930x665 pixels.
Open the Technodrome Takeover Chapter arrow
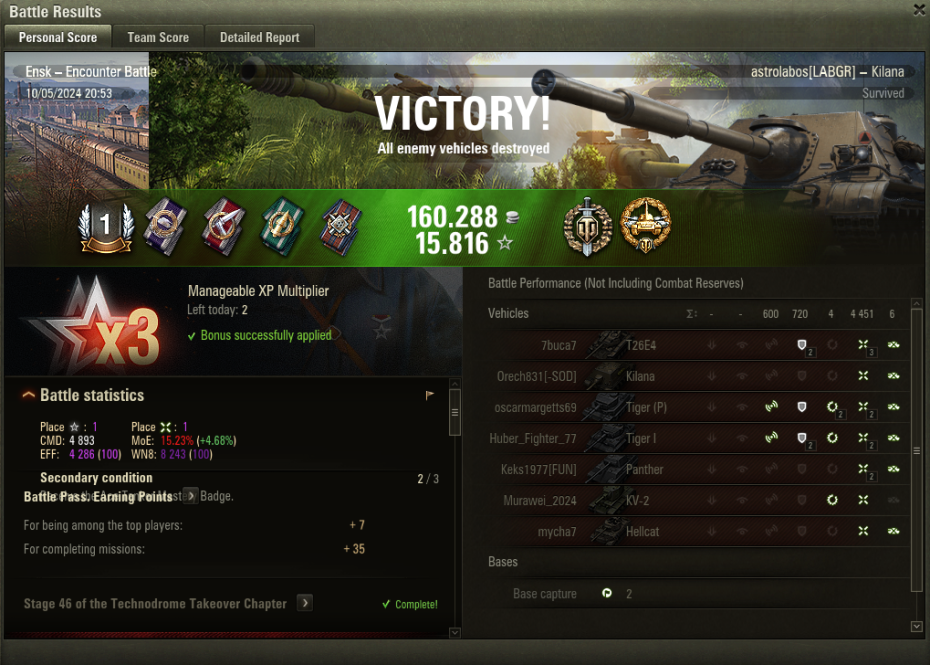[305, 603]
